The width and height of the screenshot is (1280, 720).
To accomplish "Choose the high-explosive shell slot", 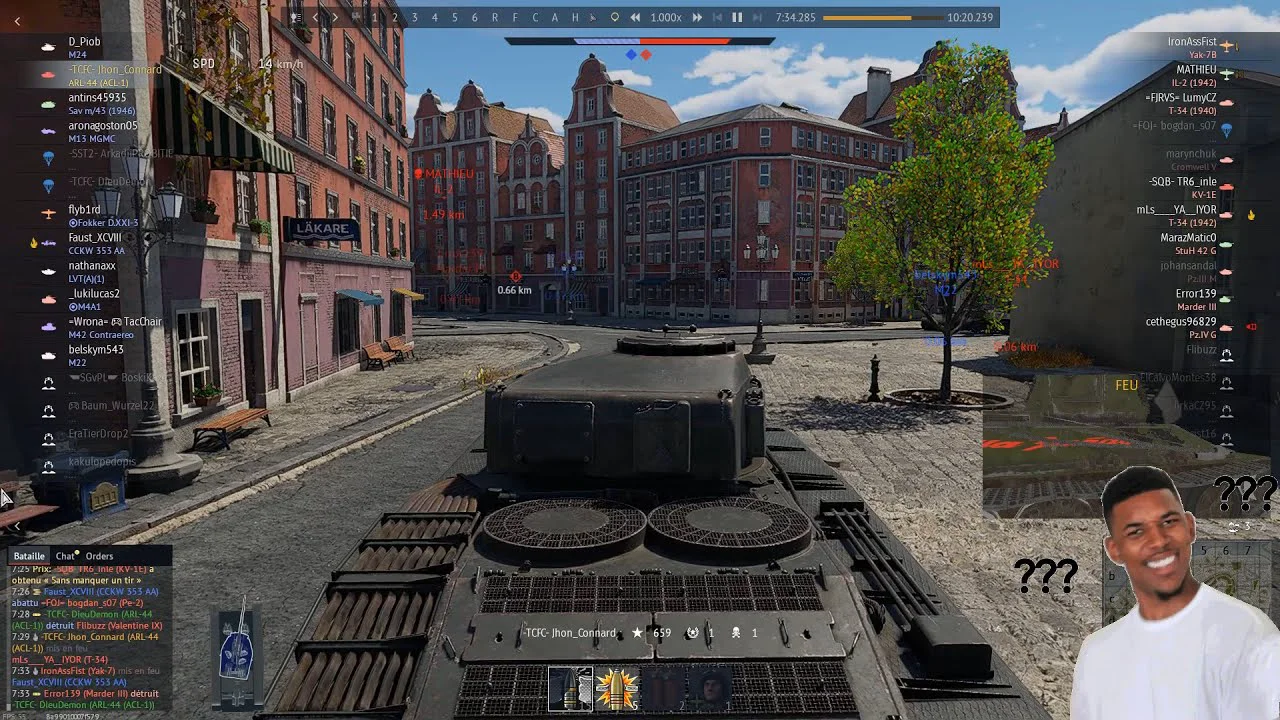I will pos(617,688).
